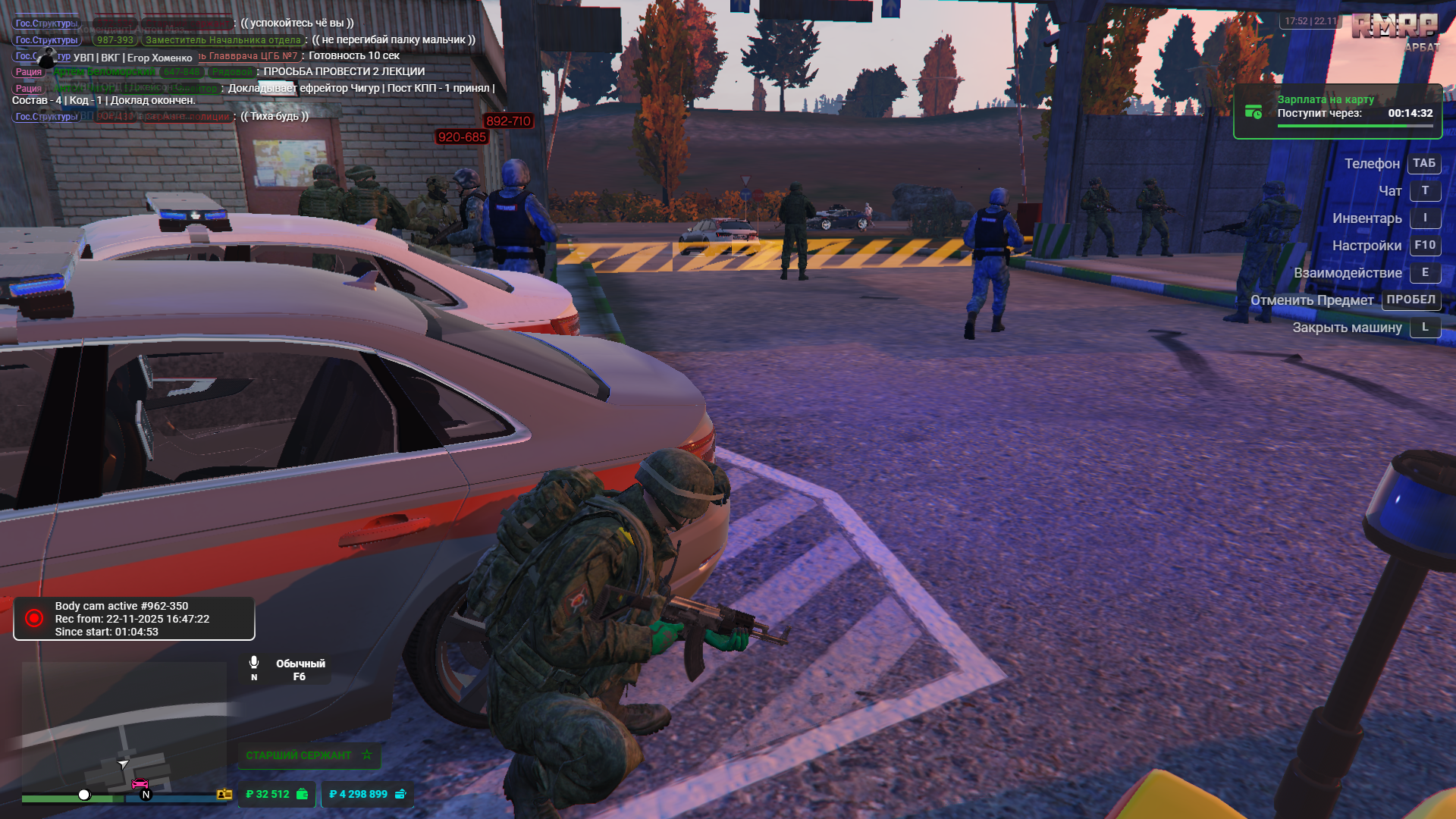Toggle voice mode via the Обычный F6 widget
1456x819 pixels.
(299, 669)
